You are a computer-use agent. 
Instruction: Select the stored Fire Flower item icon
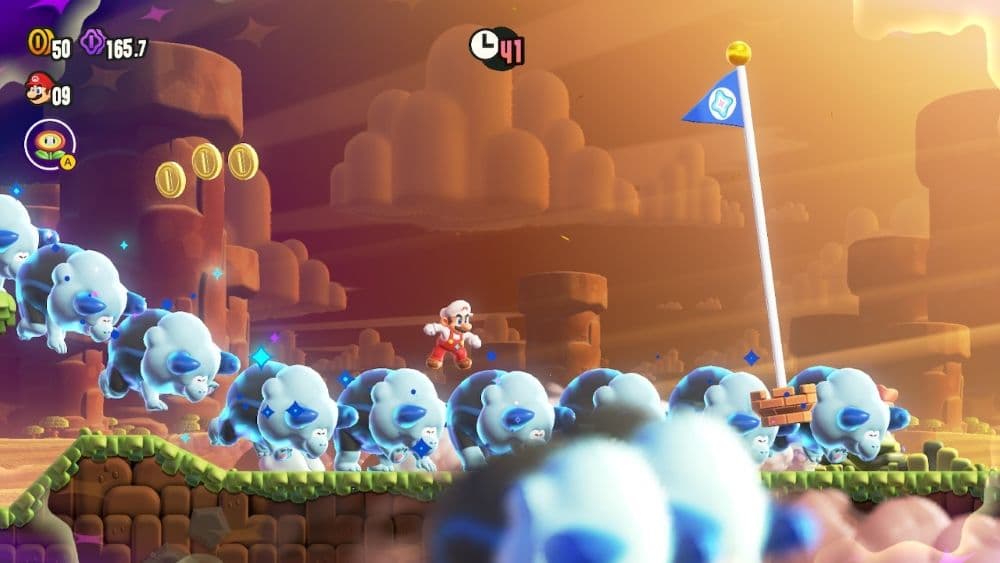click(48, 144)
